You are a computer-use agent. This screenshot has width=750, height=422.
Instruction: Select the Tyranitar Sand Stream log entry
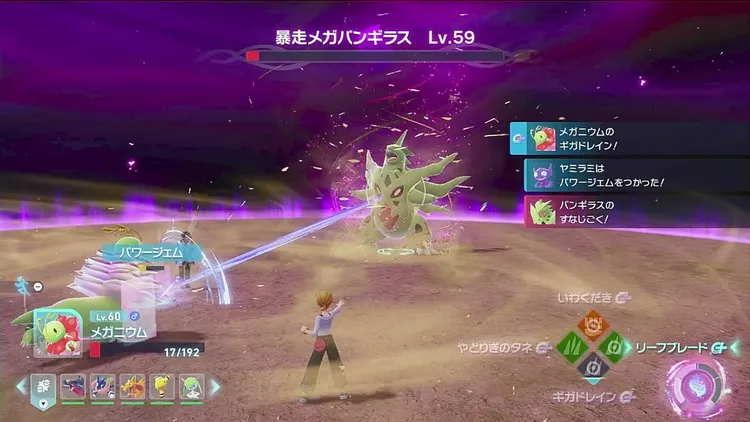point(636,211)
